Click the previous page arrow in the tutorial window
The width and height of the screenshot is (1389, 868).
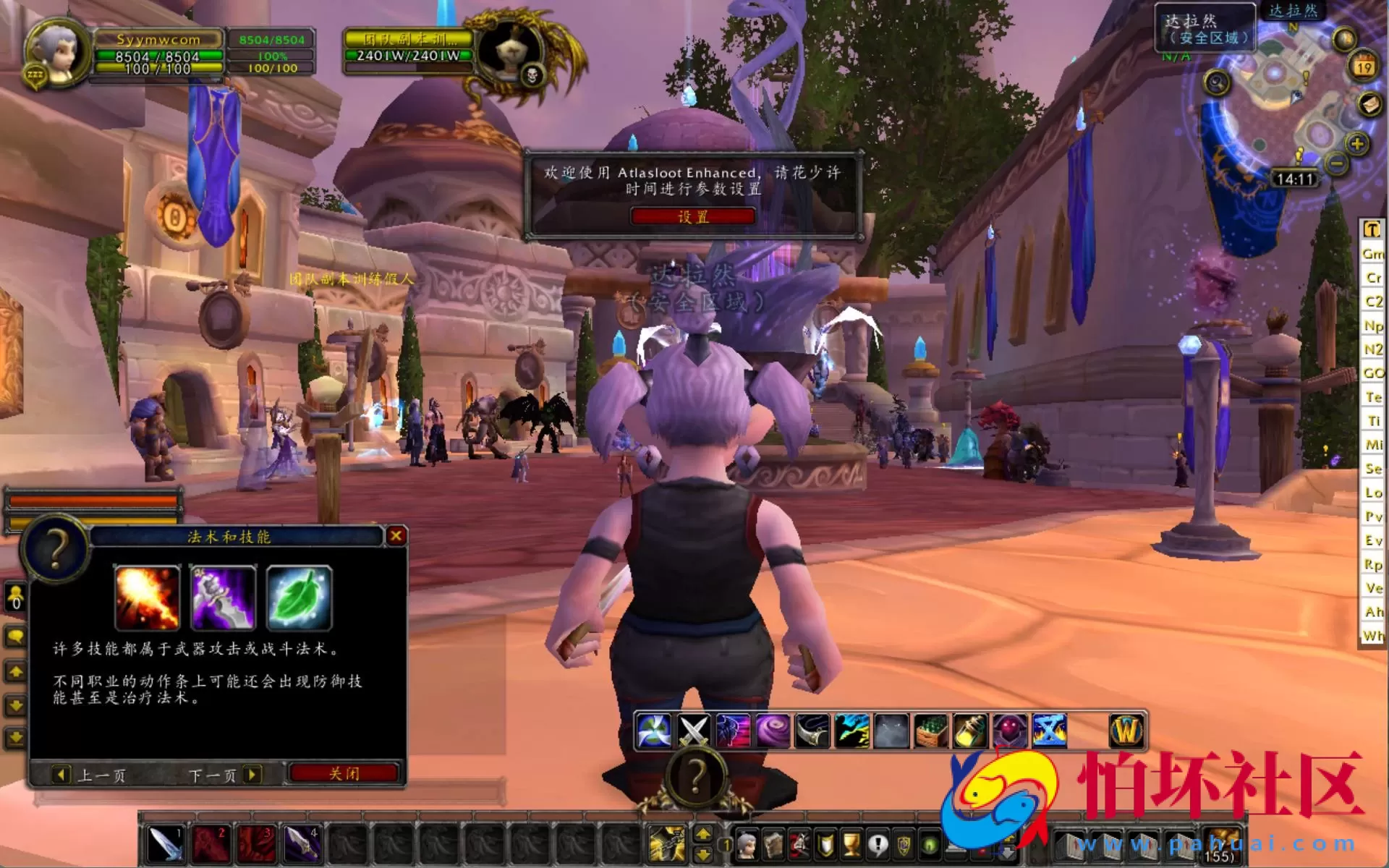61,775
